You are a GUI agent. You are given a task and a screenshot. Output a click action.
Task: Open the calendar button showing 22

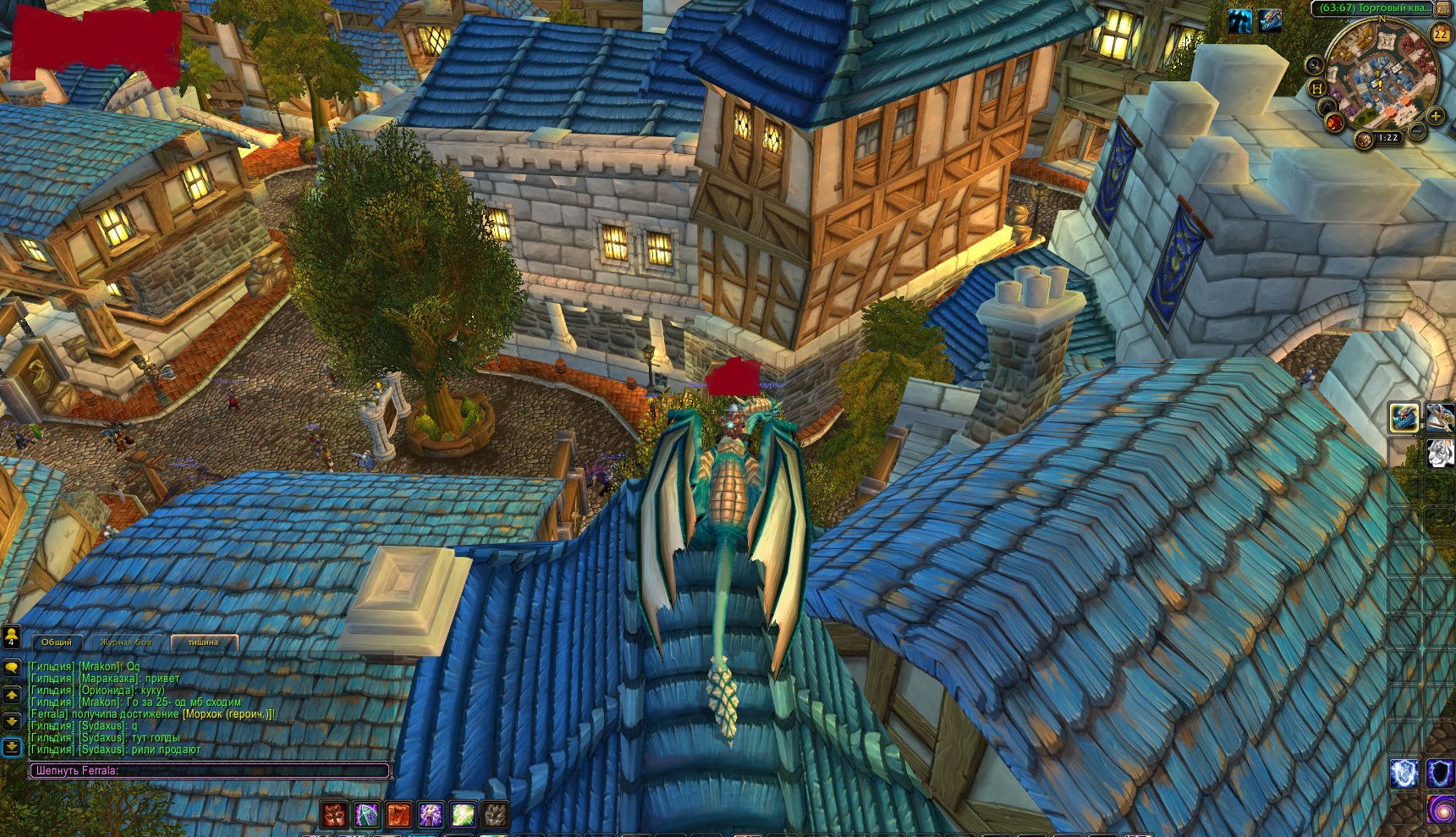click(x=1441, y=35)
